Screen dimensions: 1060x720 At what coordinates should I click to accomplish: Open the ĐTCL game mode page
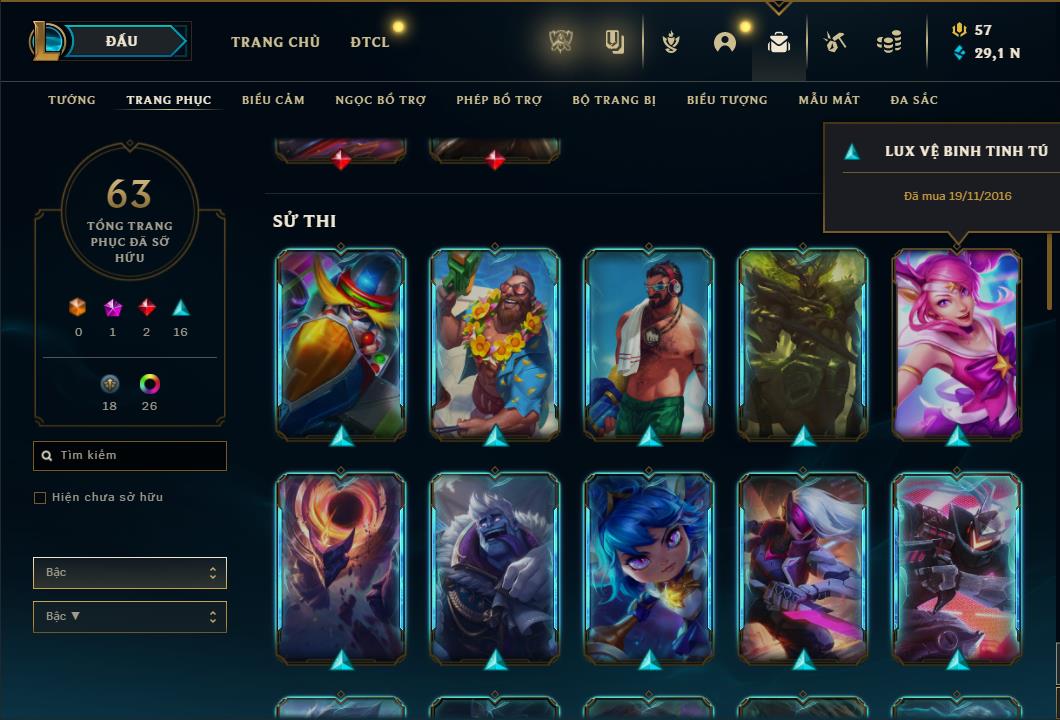point(370,42)
